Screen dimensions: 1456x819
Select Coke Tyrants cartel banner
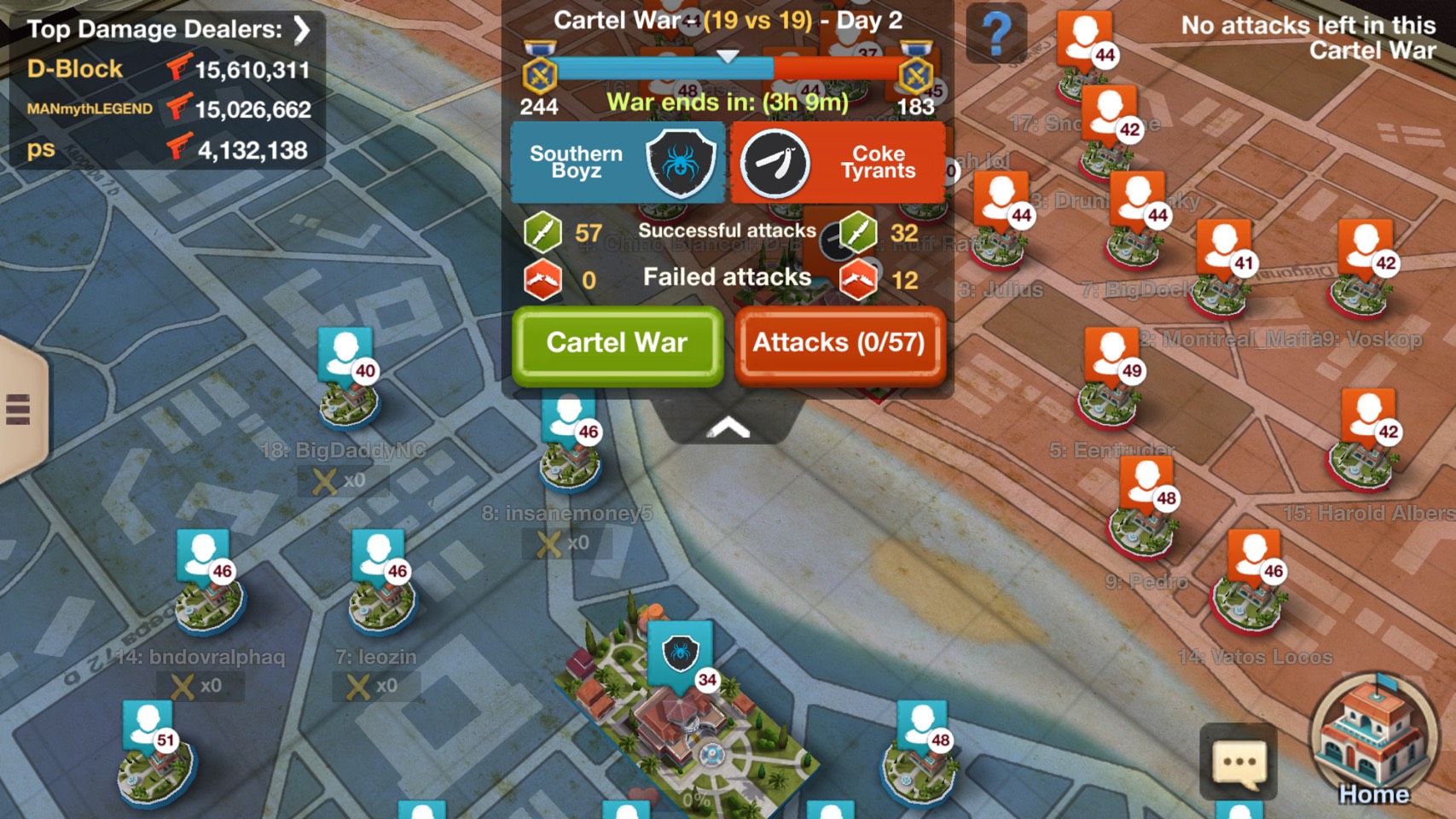point(838,162)
